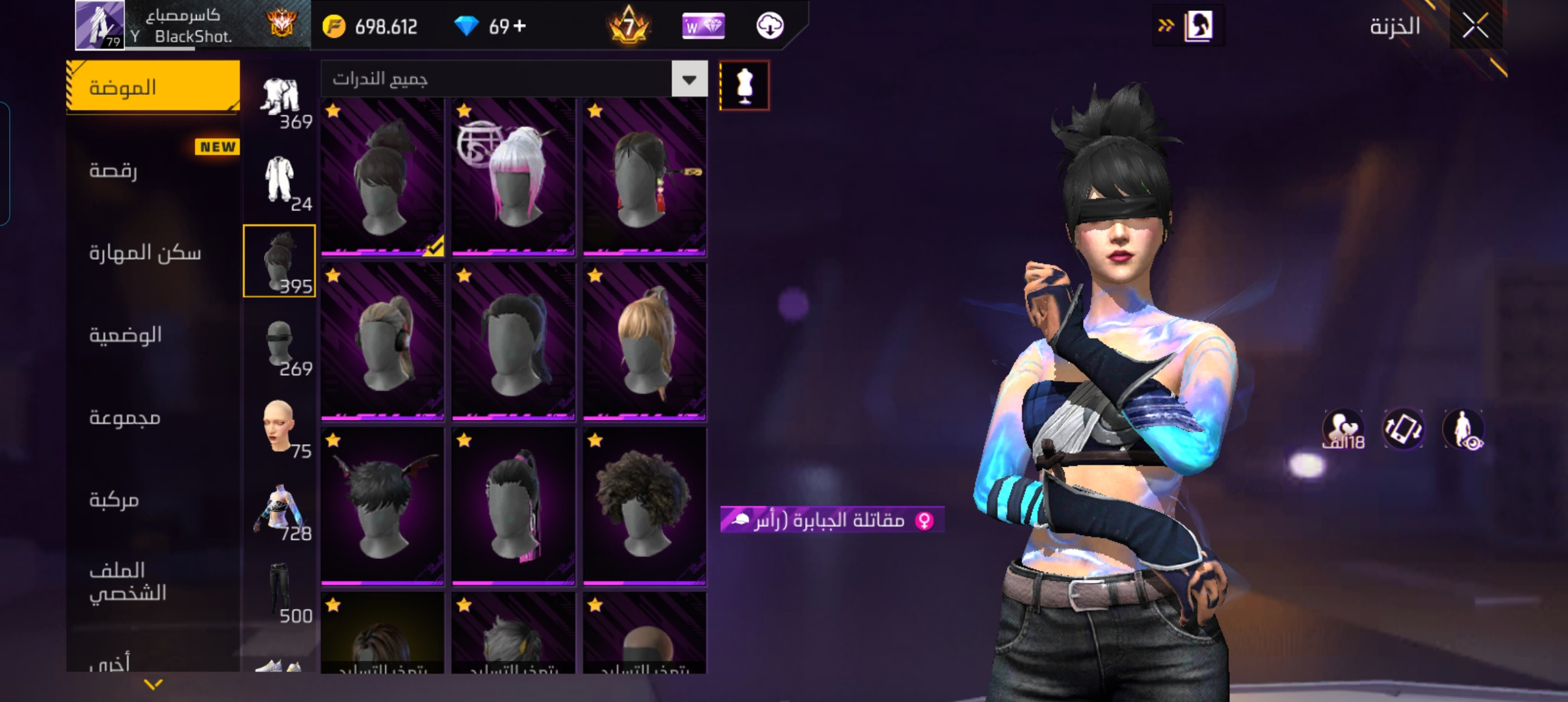The height and width of the screenshot is (702, 1568).
Task: Pick the blonde ponytail hair item
Action: (644, 342)
